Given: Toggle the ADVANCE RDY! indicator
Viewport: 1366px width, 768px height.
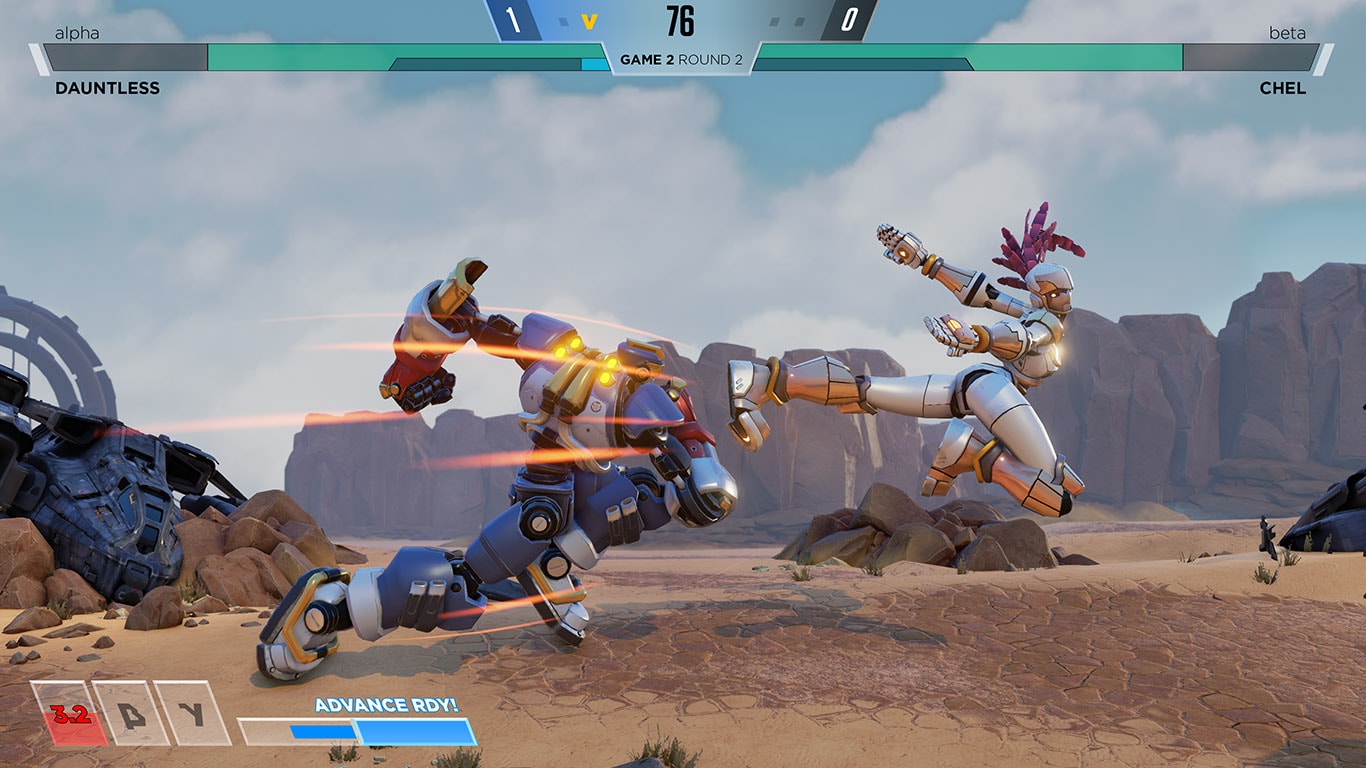Looking at the screenshot, I should point(384,705).
